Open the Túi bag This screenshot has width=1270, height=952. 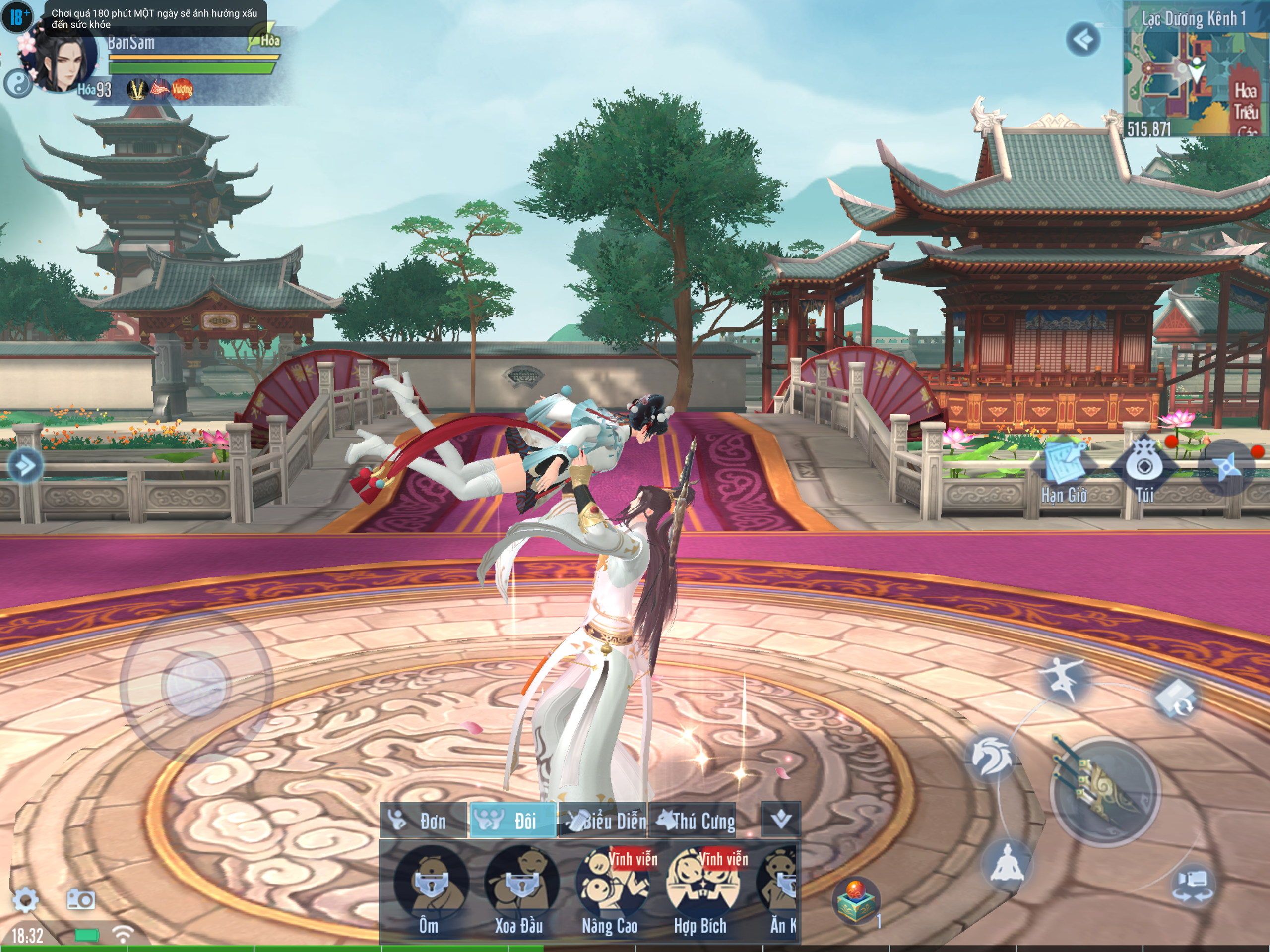click(1143, 466)
